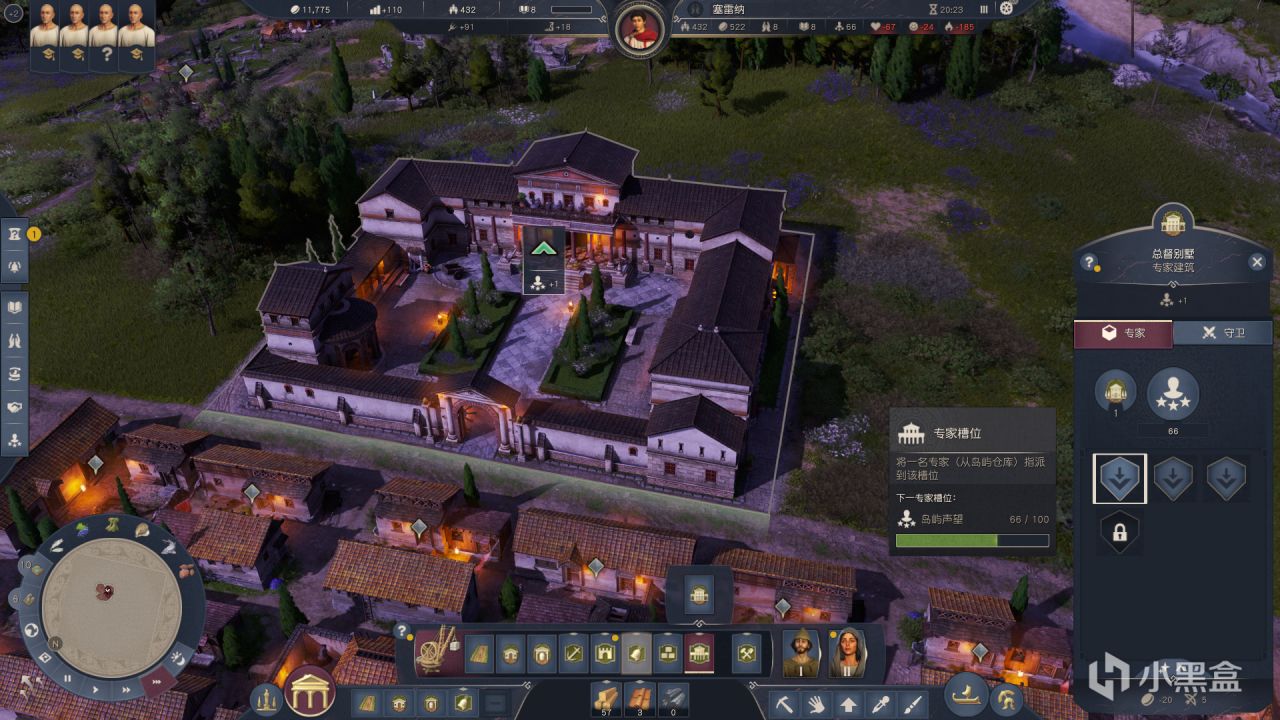Pause the game using minimap controls
Viewport: 1280px width, 720px height.
[68, 678]
